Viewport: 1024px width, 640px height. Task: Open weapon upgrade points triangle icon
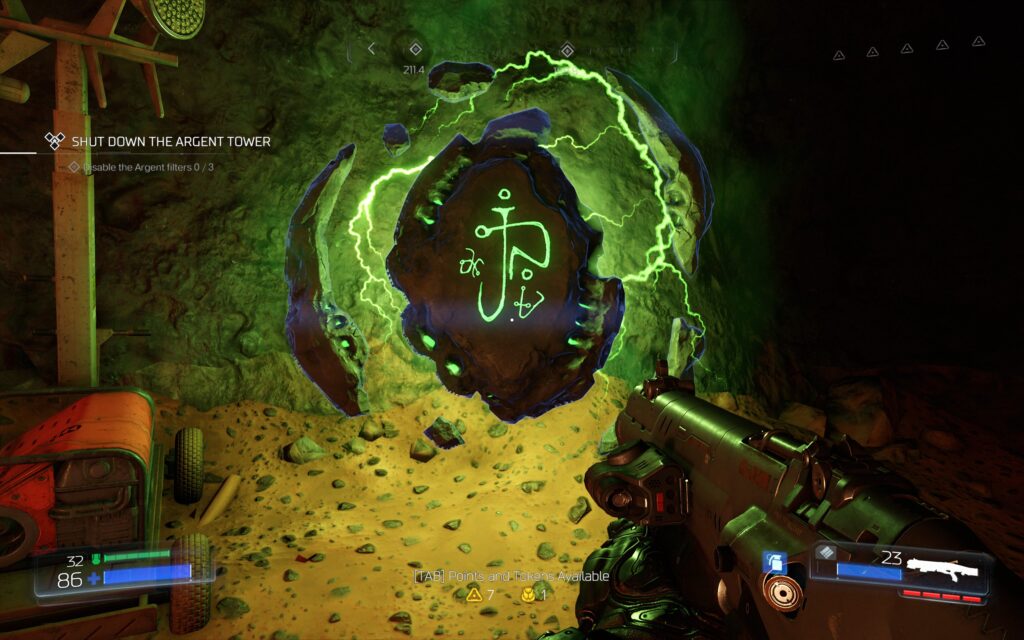coord(473,595)
